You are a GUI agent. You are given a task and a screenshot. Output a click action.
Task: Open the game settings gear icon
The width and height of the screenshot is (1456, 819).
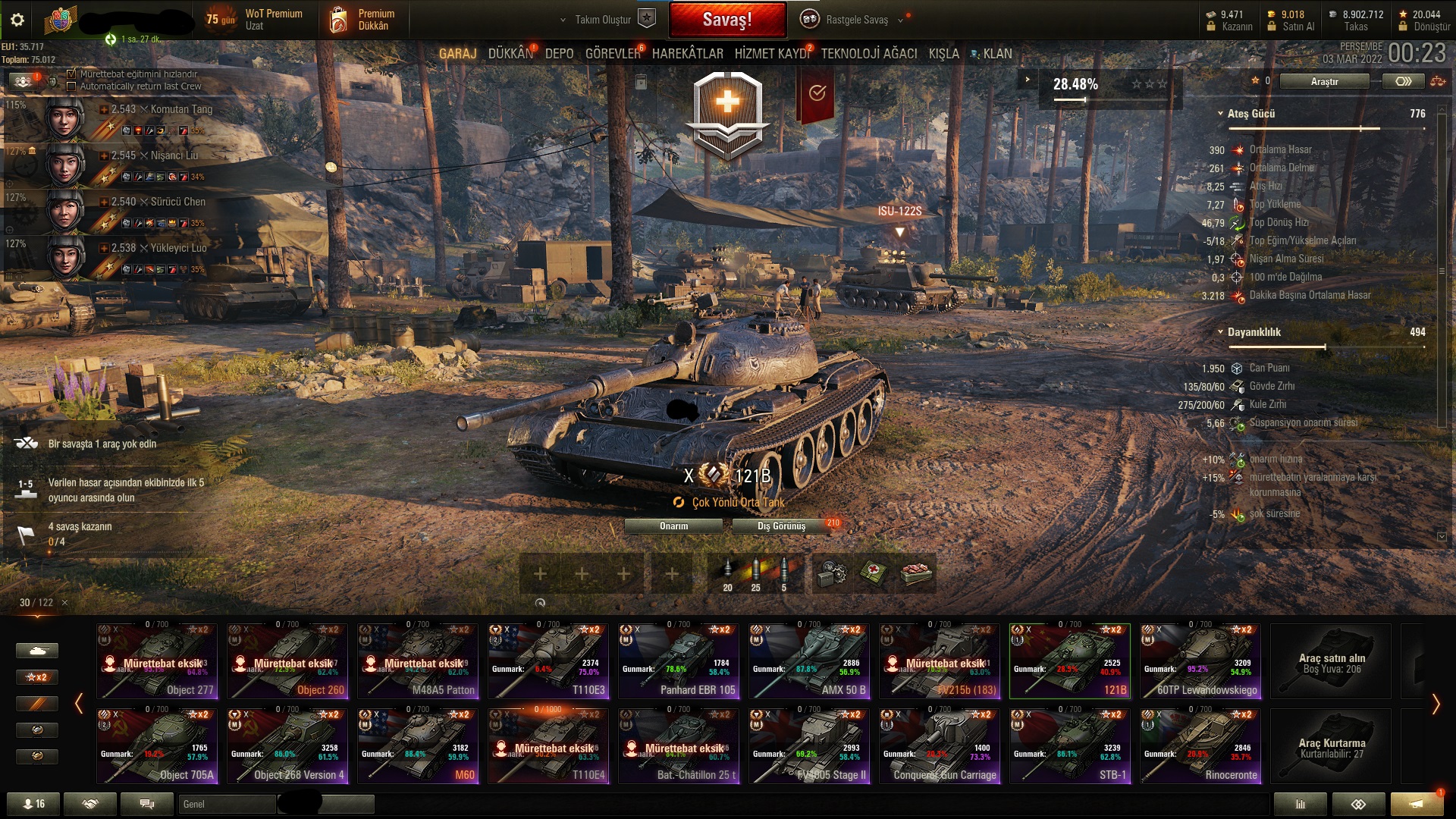[x=17, y=20]
